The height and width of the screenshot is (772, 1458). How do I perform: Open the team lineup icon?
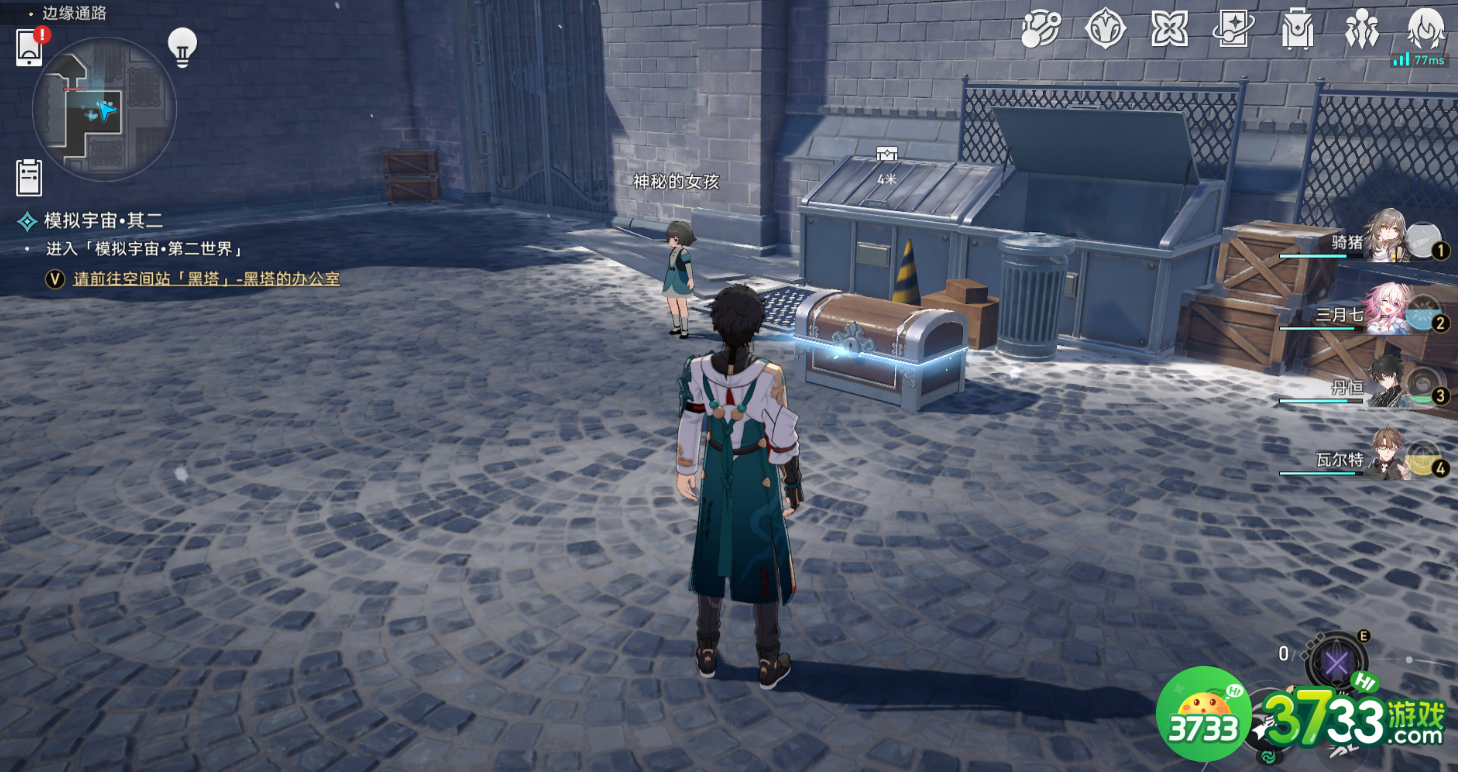[1361, 30]
